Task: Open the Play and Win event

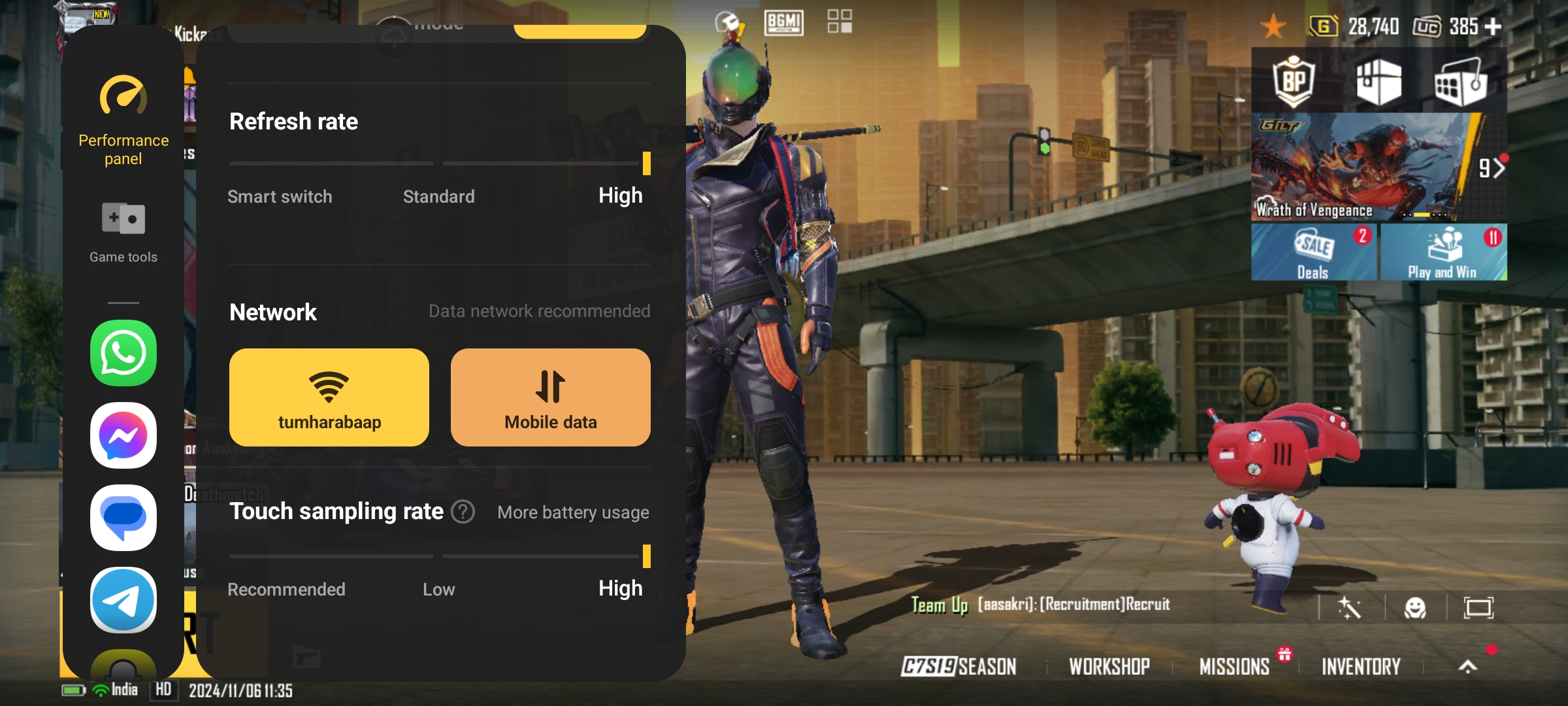Action: 1443,253
